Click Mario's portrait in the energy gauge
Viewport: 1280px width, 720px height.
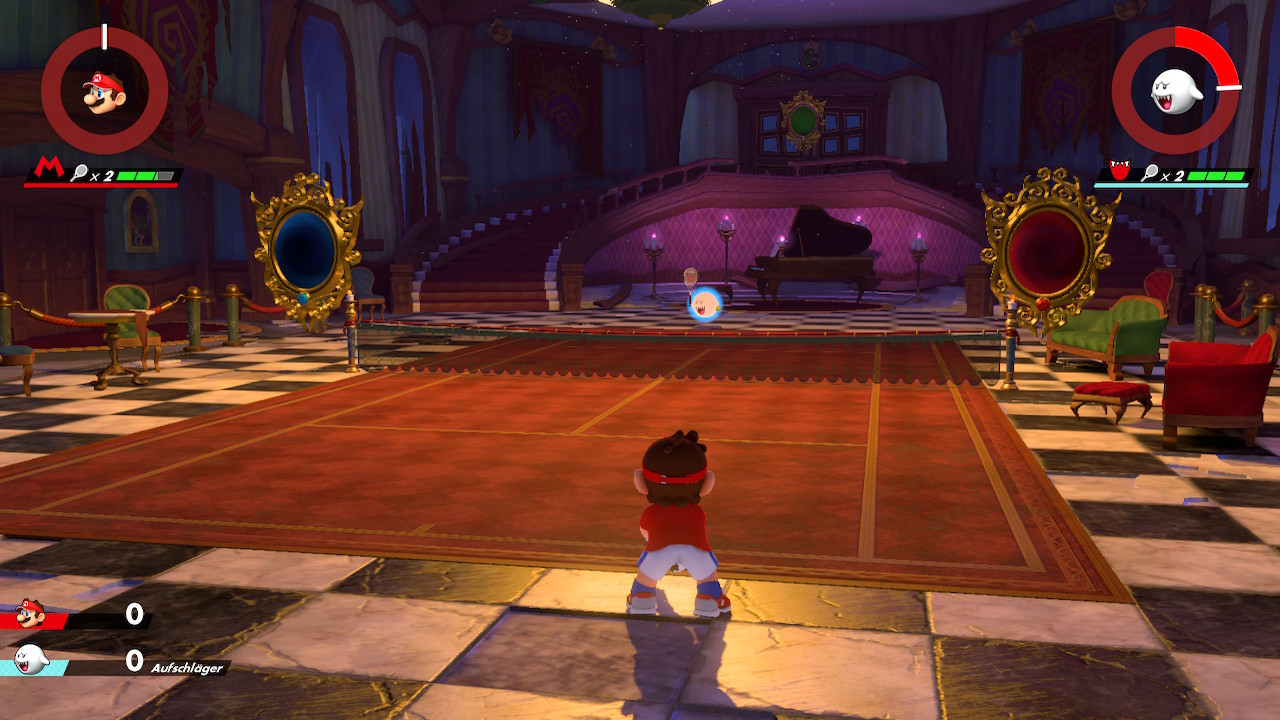(104, 92)
